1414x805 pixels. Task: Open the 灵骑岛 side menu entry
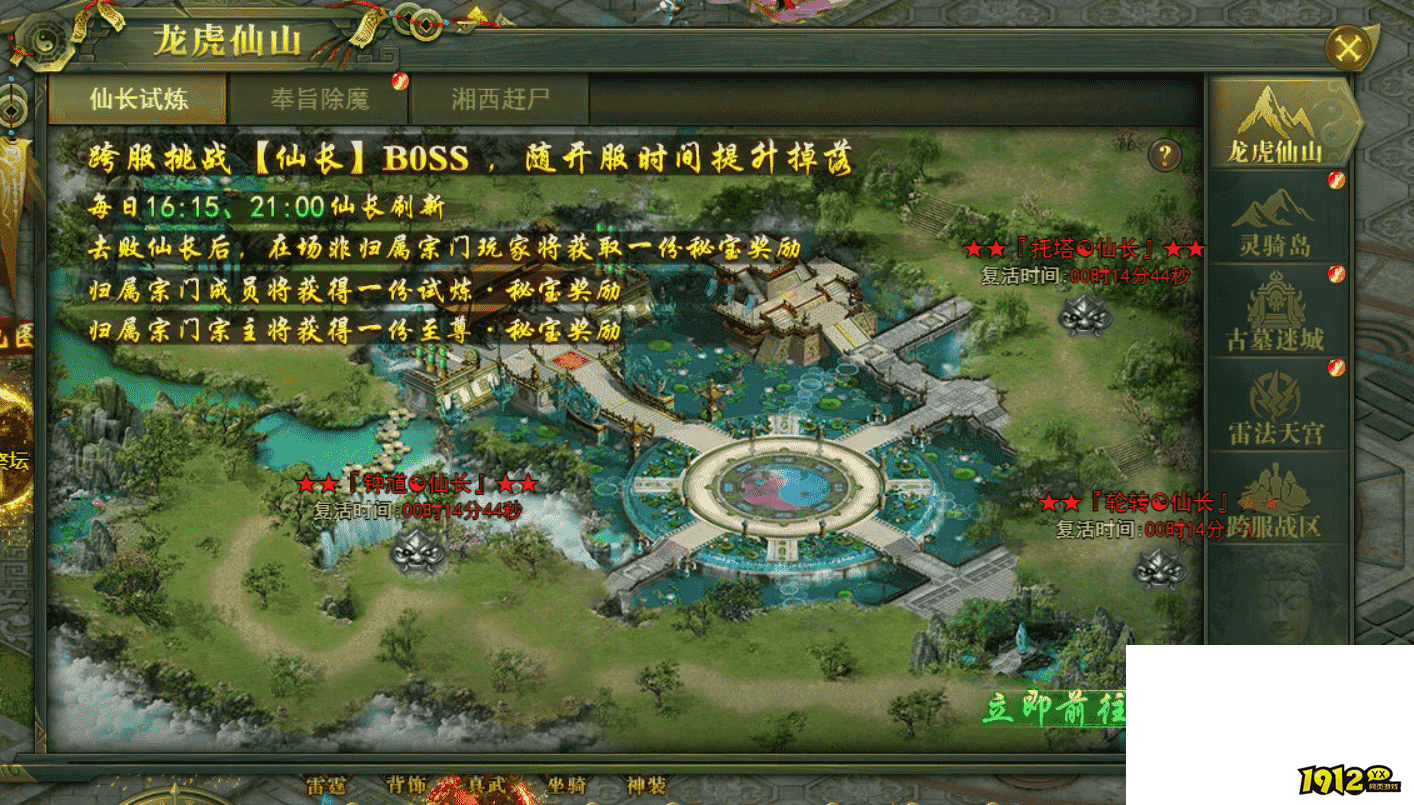click(1275, 218)
